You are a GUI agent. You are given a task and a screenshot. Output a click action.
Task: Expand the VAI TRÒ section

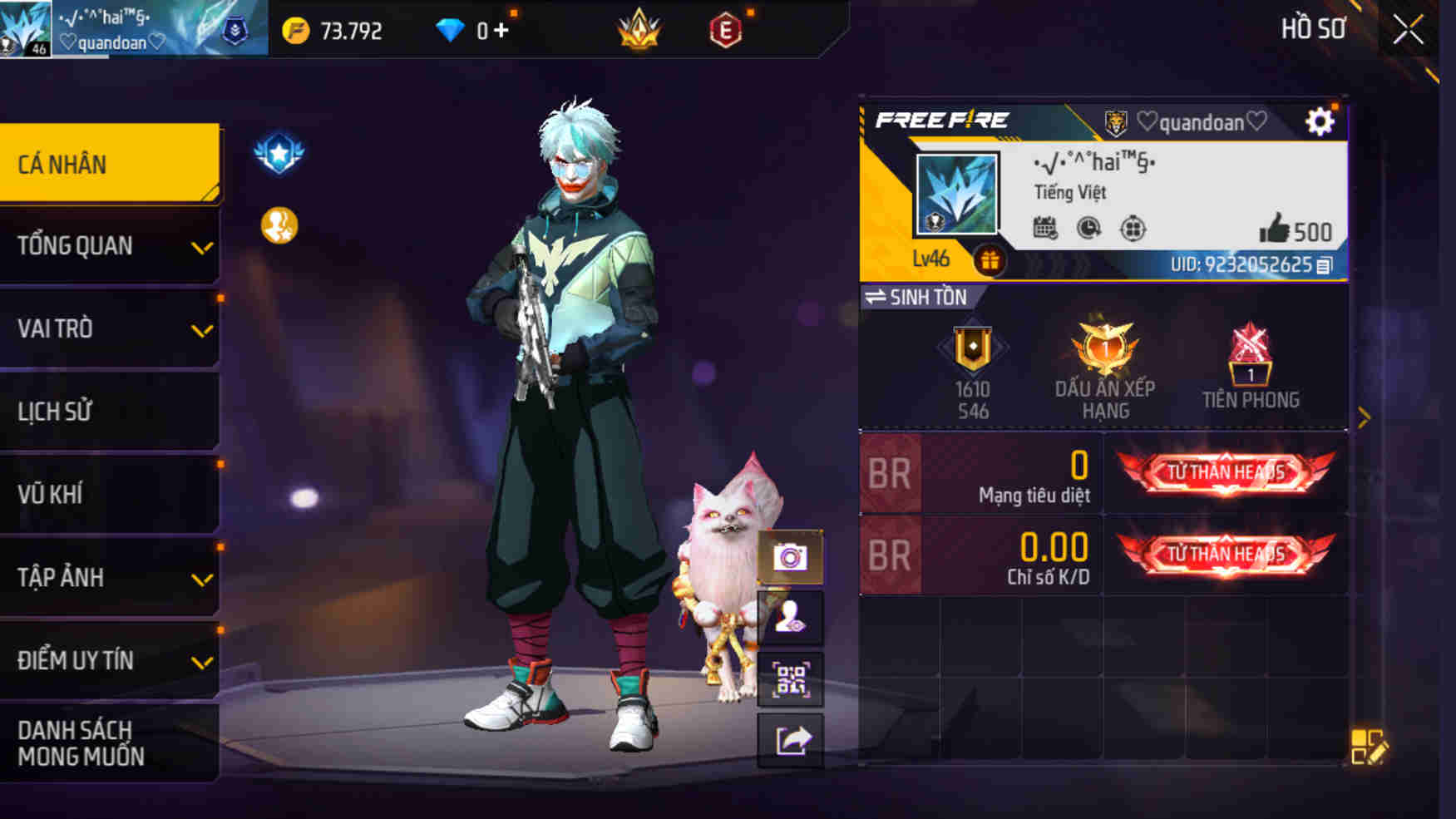coord(109,329)
